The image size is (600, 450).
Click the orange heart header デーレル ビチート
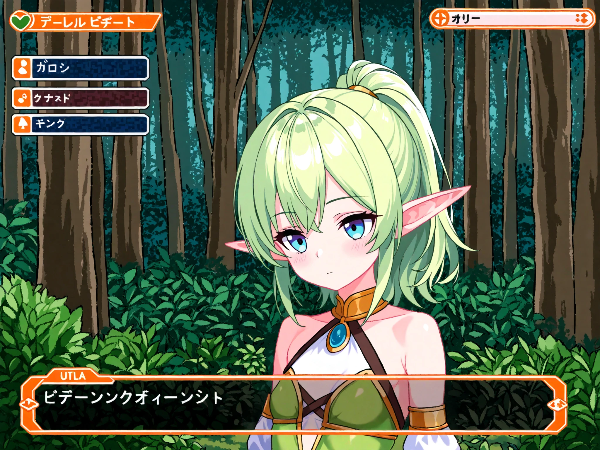(85, 21)
